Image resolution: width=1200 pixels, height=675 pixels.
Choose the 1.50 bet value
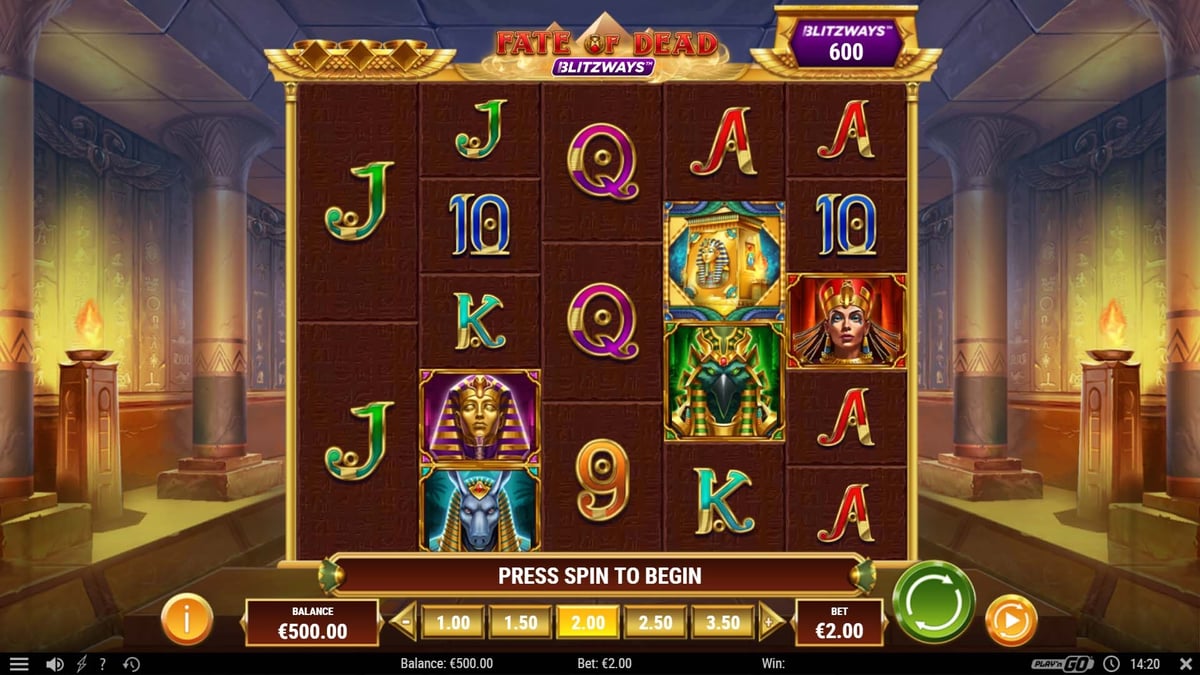[x=520, y=622]
